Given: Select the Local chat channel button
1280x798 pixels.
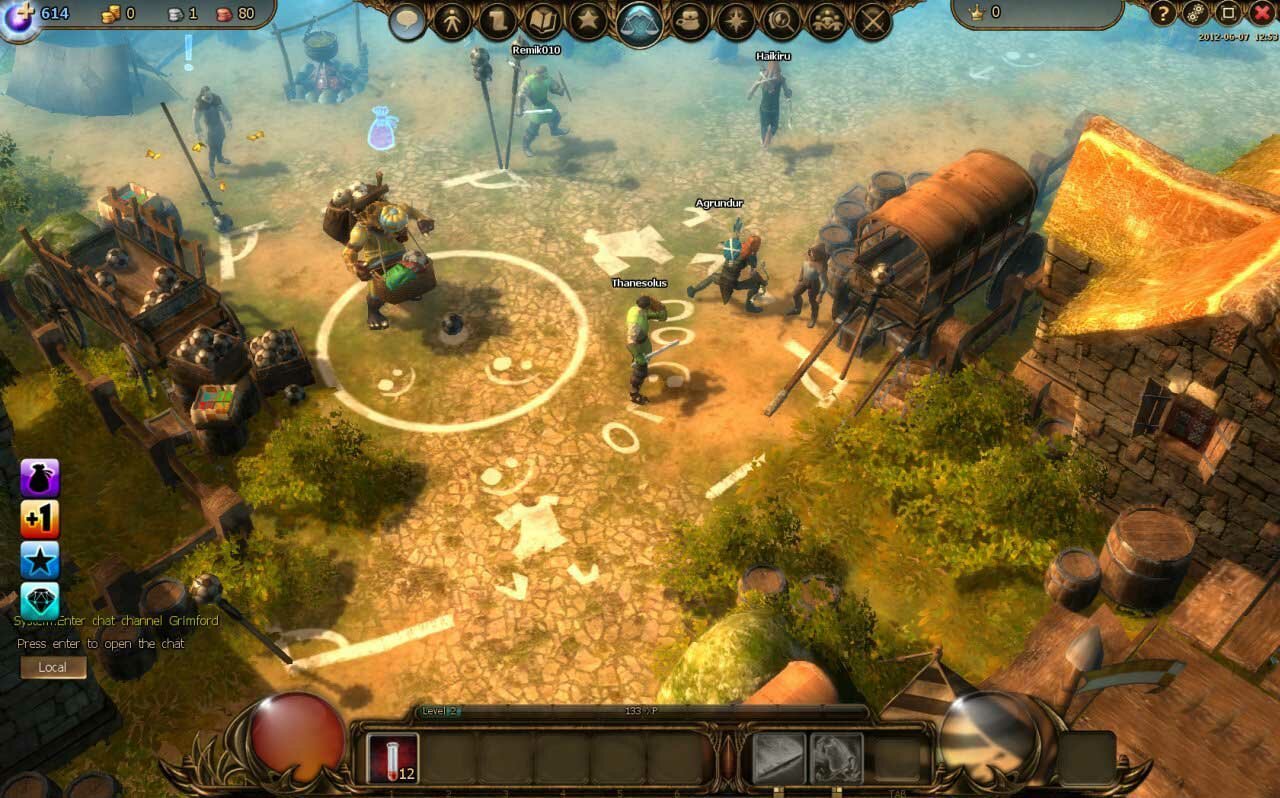Looking at the screenshot, I should pyautogui.click(x=52, y=667).
